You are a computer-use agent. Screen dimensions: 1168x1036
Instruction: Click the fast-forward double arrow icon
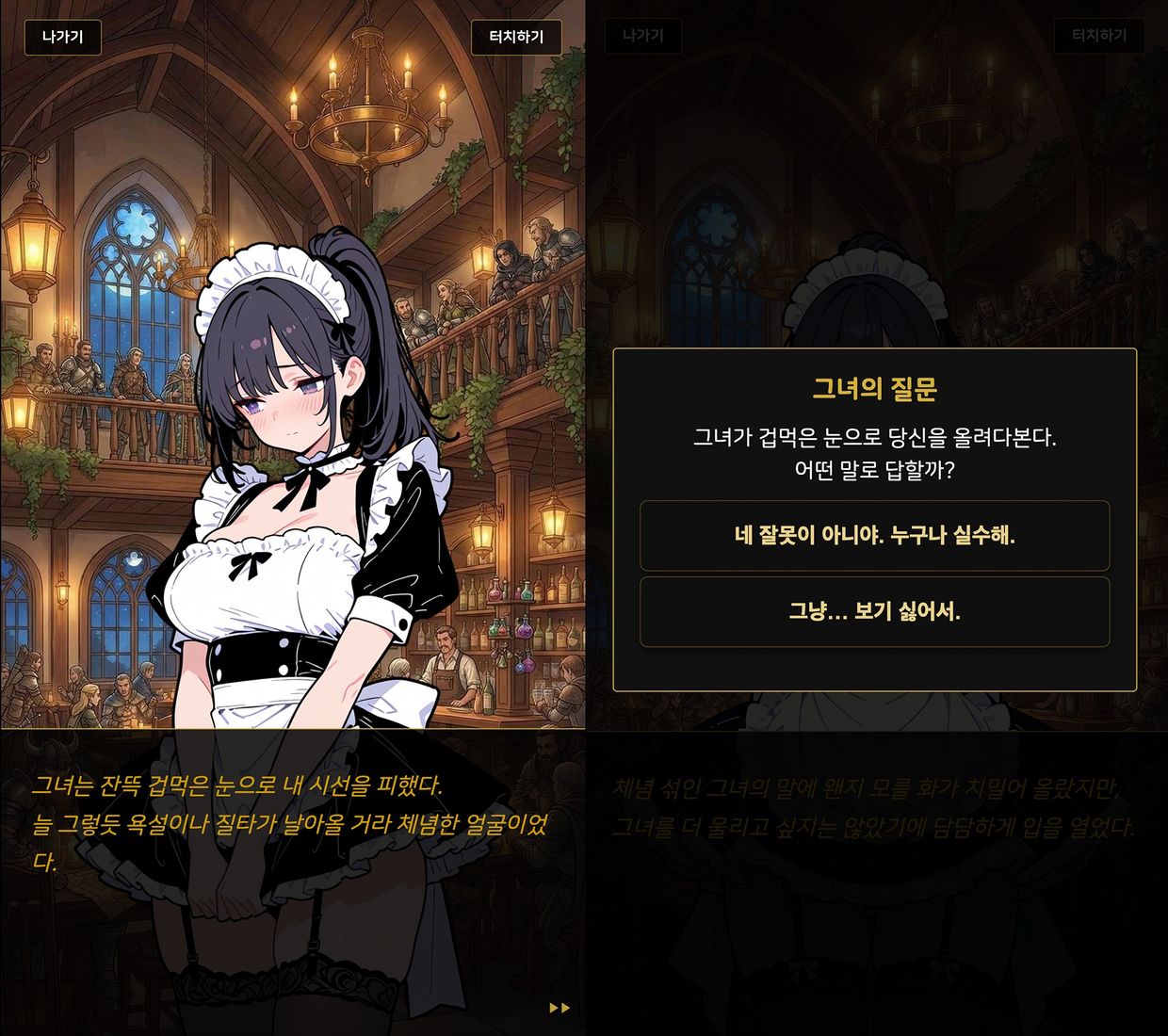pyautogui.click(x=560, y=1008)
